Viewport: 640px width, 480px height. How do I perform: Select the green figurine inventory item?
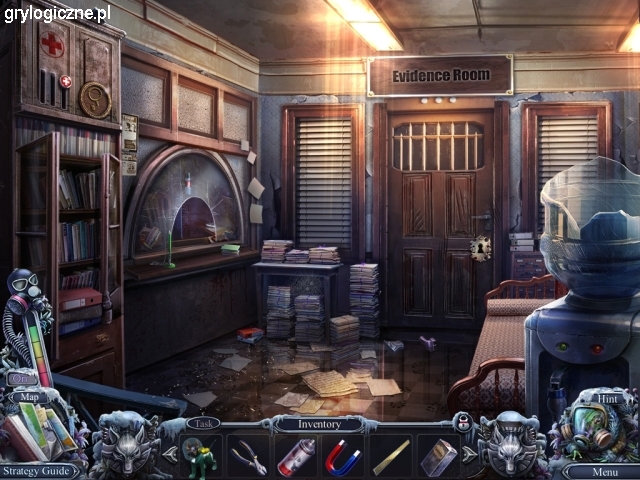[201, 456]
